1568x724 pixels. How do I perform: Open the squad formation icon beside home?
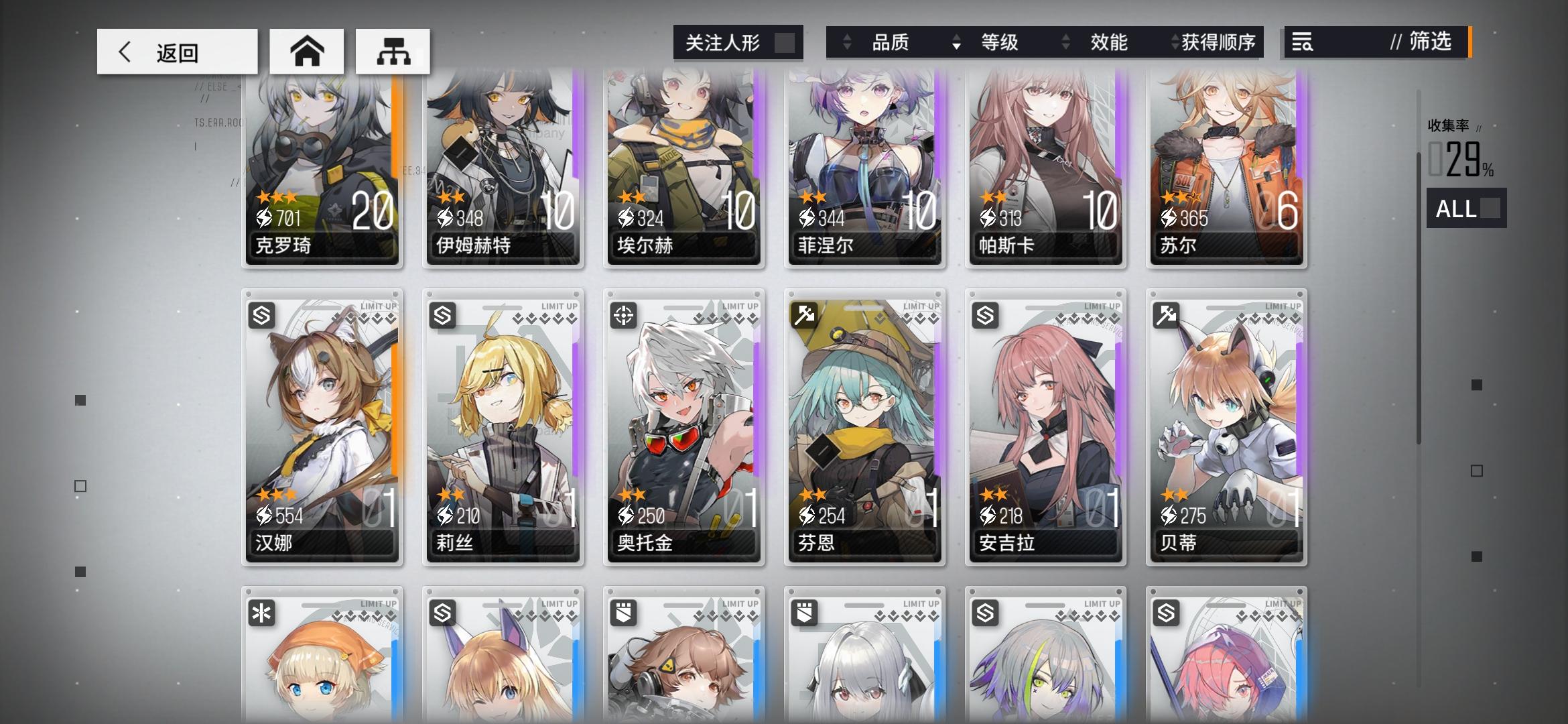pyautogui.click(x=393, y=50)
